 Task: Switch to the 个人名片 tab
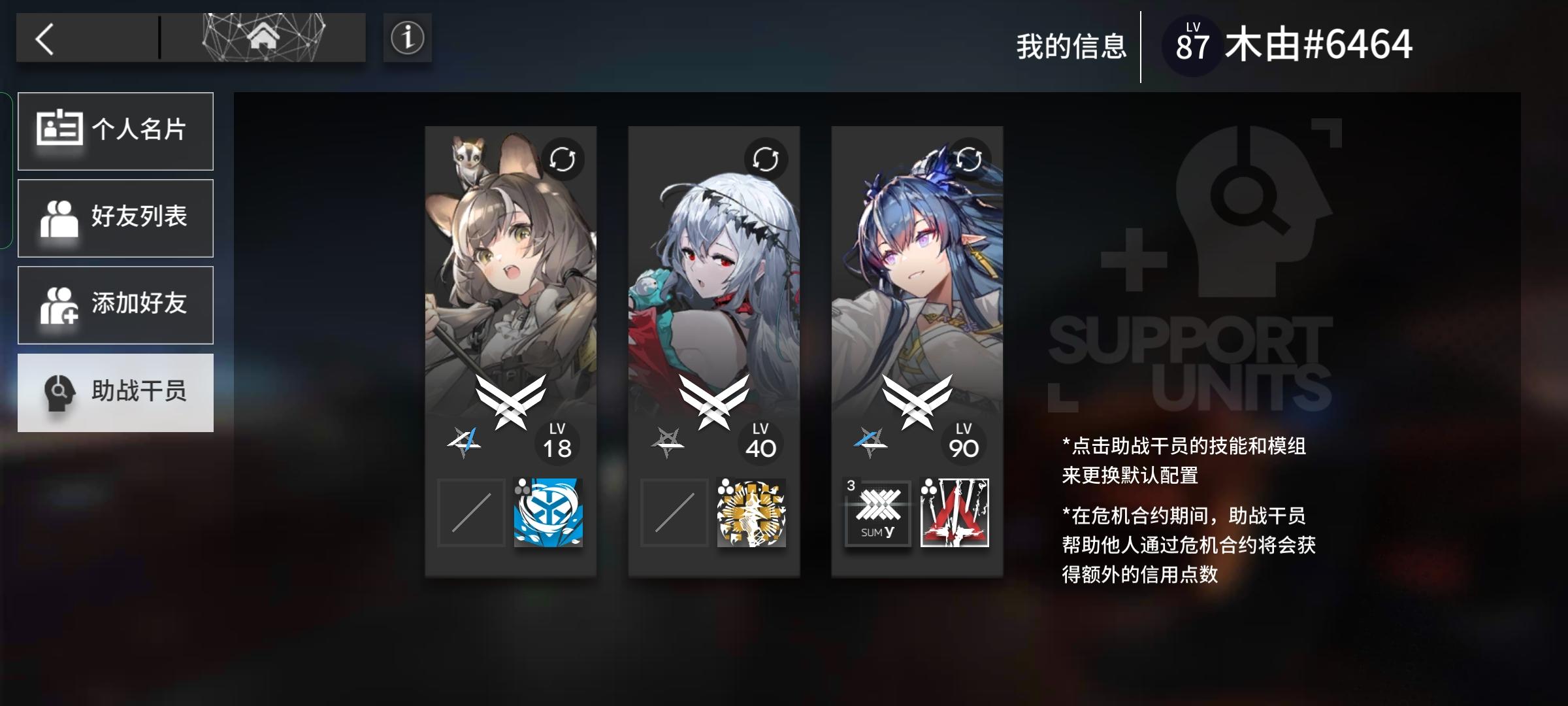pyautogui.click(x=116, y=131)
